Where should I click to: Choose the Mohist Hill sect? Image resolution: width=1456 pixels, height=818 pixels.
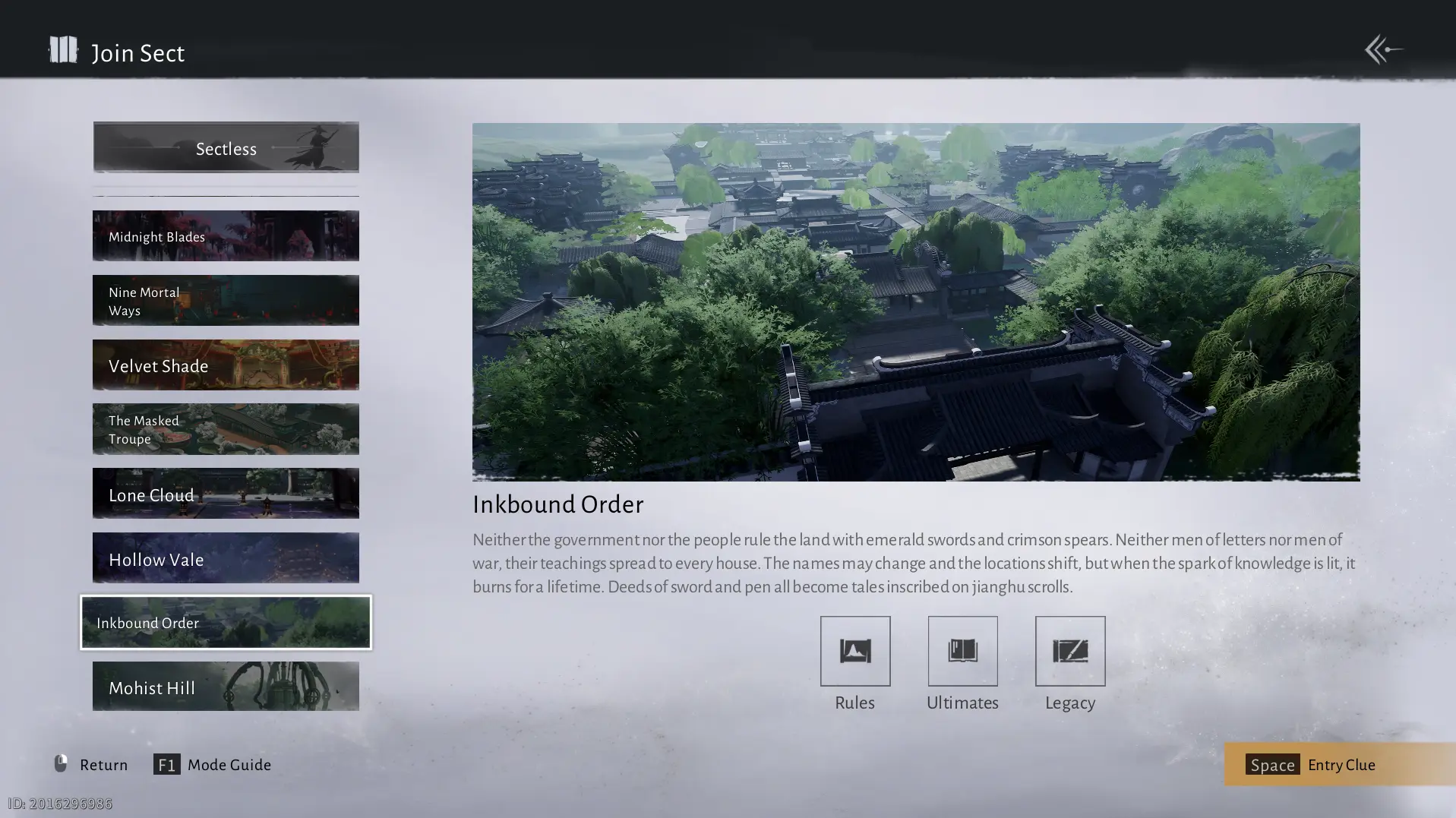(x=226, y=687)
